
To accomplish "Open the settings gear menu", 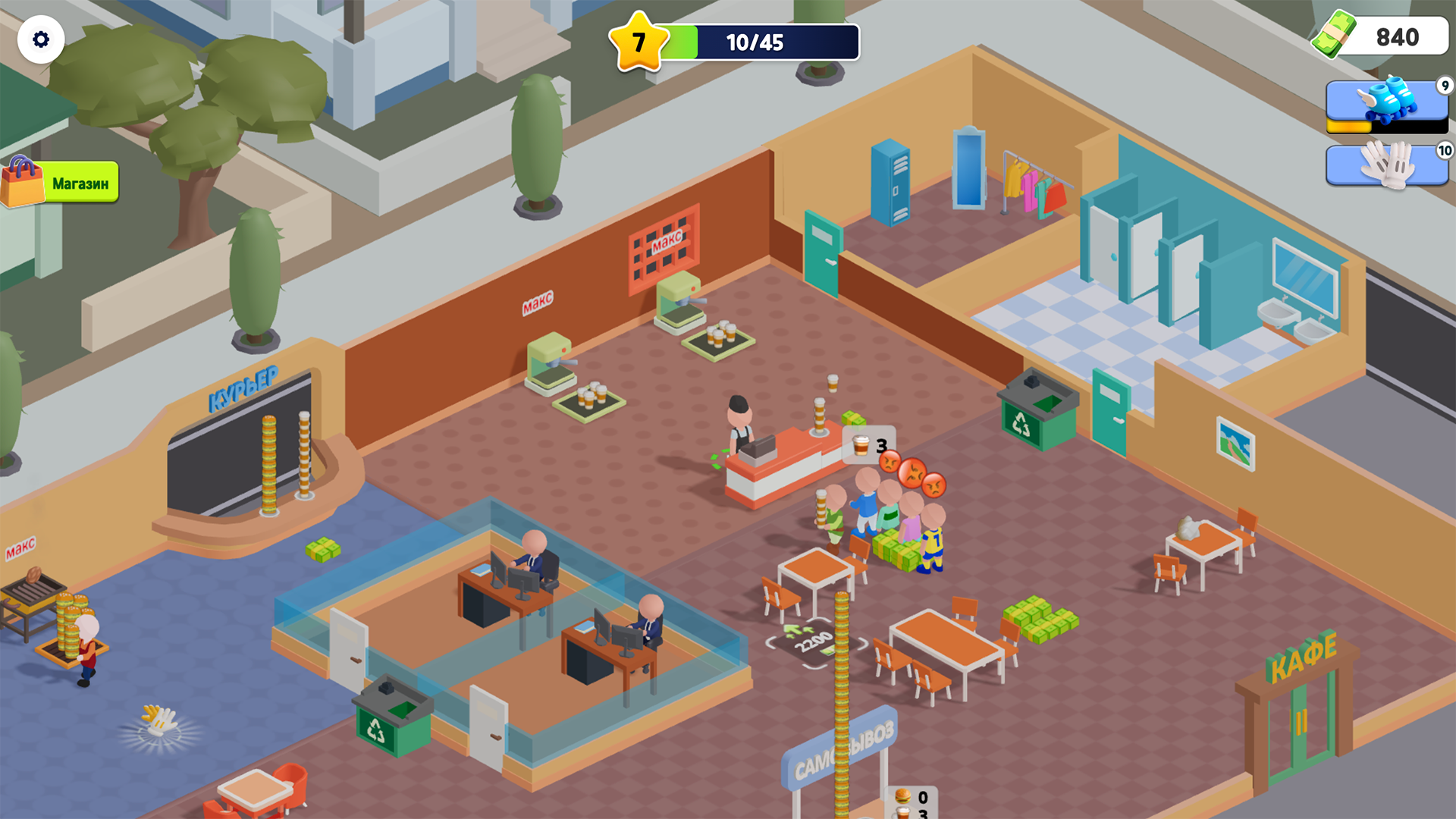I will [x=42, y=39].
